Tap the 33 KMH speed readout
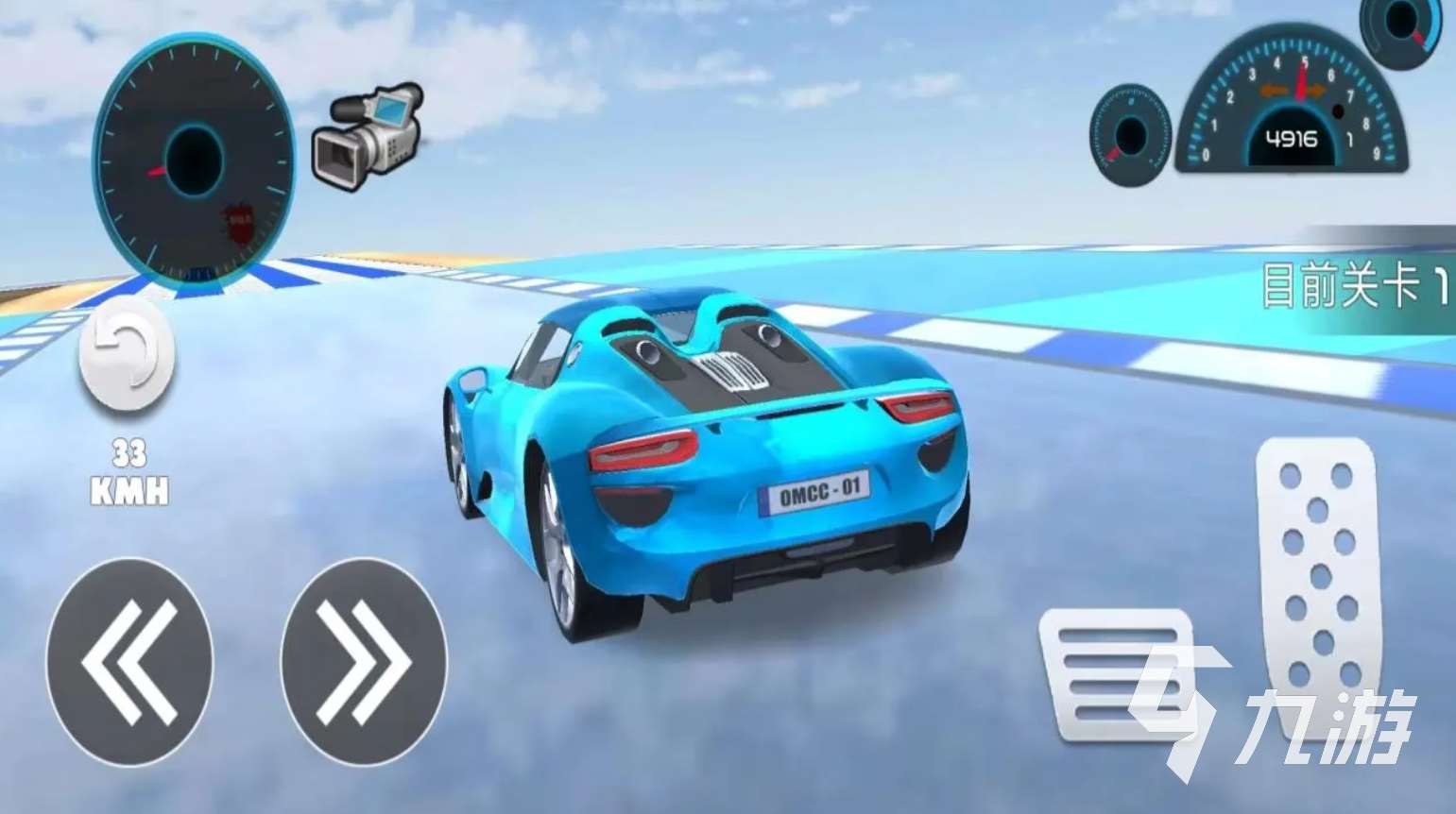Screen dimensions: 1456x814 tap(128, 470)
